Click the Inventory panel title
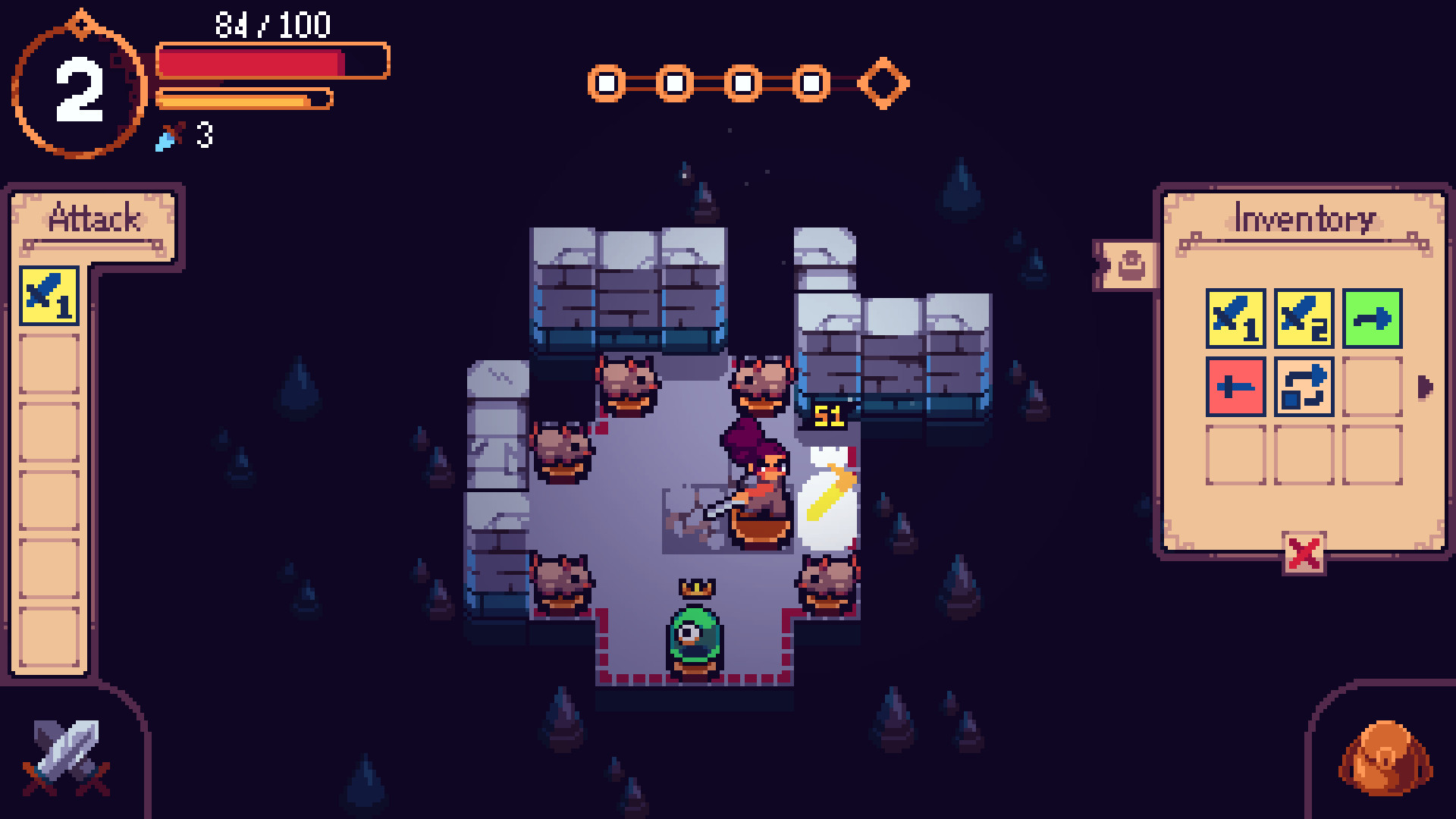 tap(1303, 218)
